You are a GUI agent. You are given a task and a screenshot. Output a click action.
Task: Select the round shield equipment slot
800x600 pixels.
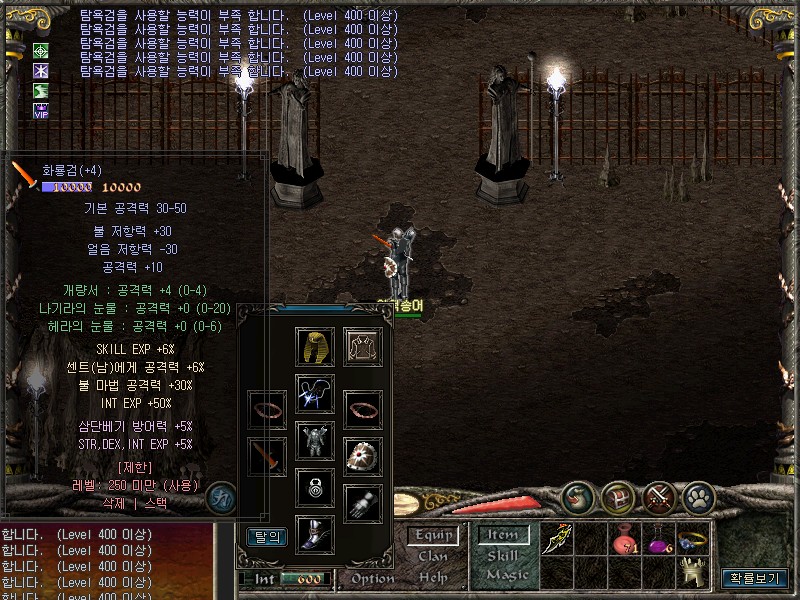click(363, 455)
